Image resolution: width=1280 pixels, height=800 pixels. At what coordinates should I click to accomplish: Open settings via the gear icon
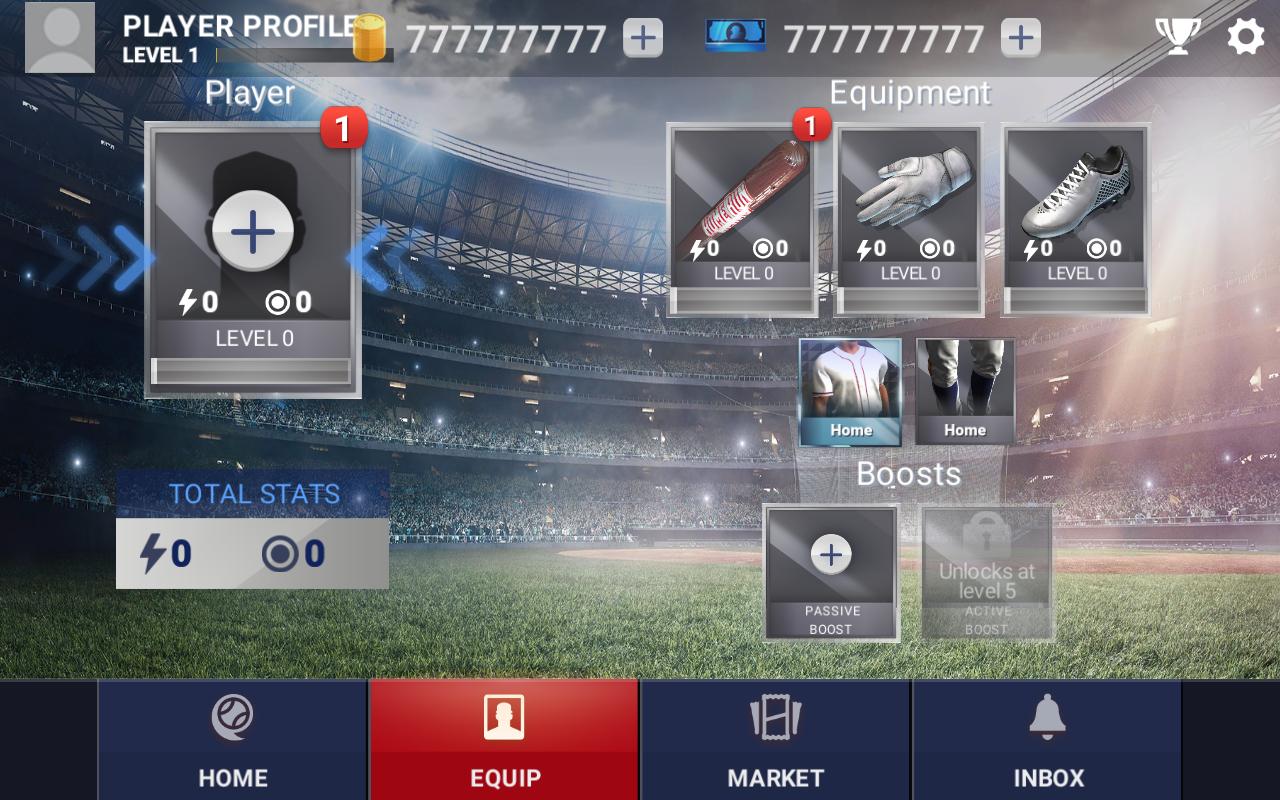point(1245,37)
